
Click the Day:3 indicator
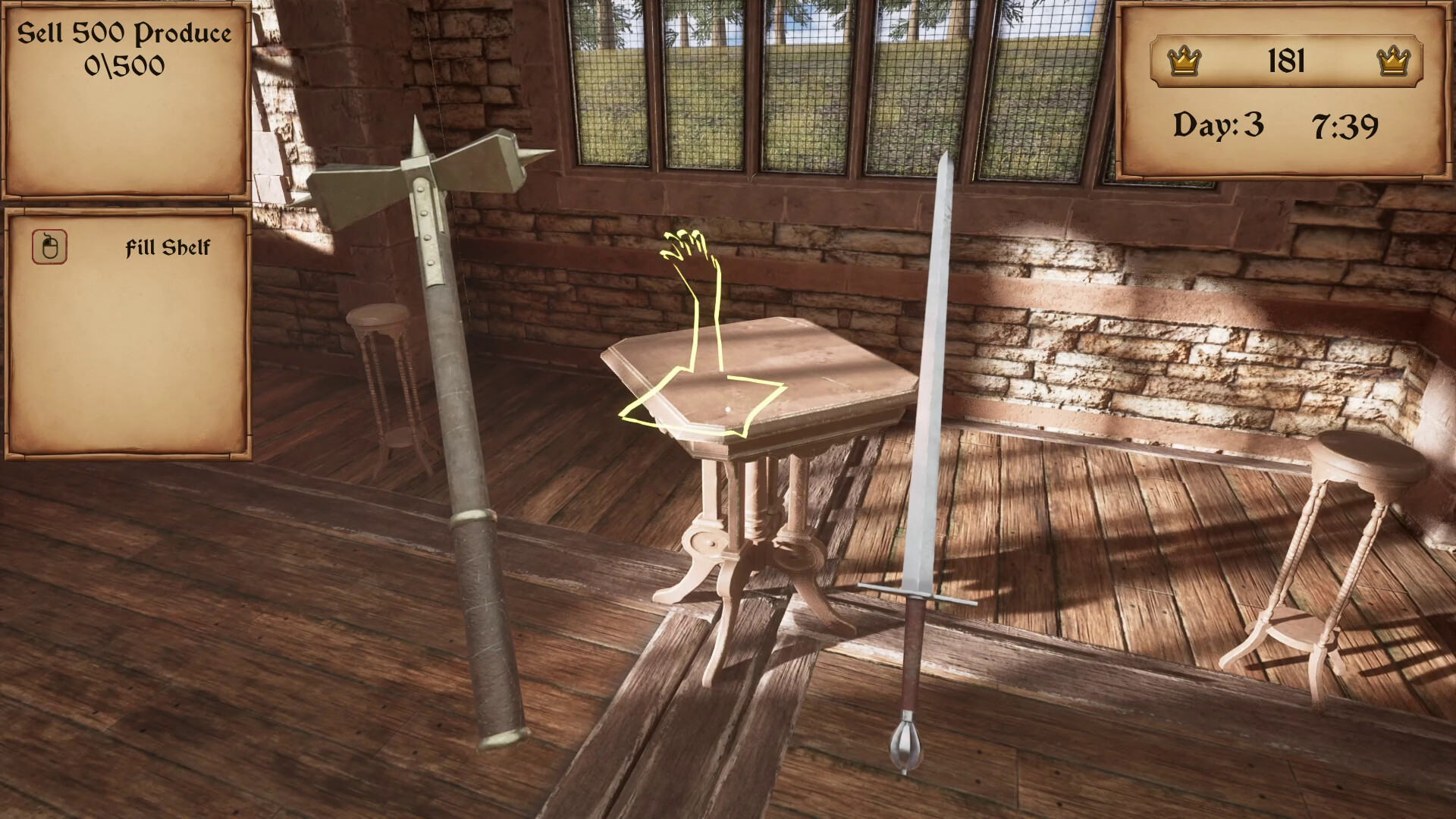coord(1219,124)
